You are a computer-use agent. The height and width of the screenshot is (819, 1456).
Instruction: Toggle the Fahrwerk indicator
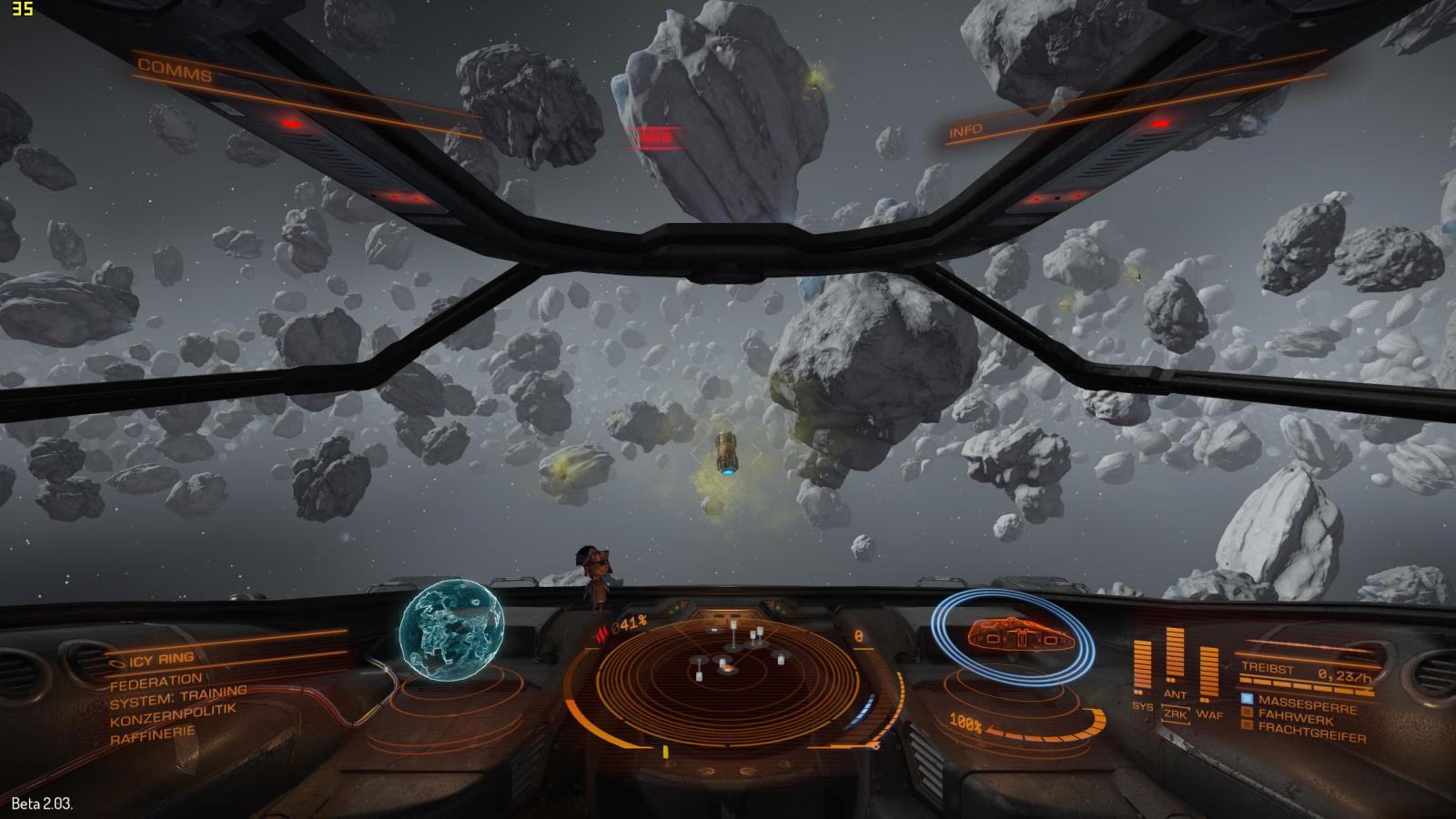pos(1248,714)
